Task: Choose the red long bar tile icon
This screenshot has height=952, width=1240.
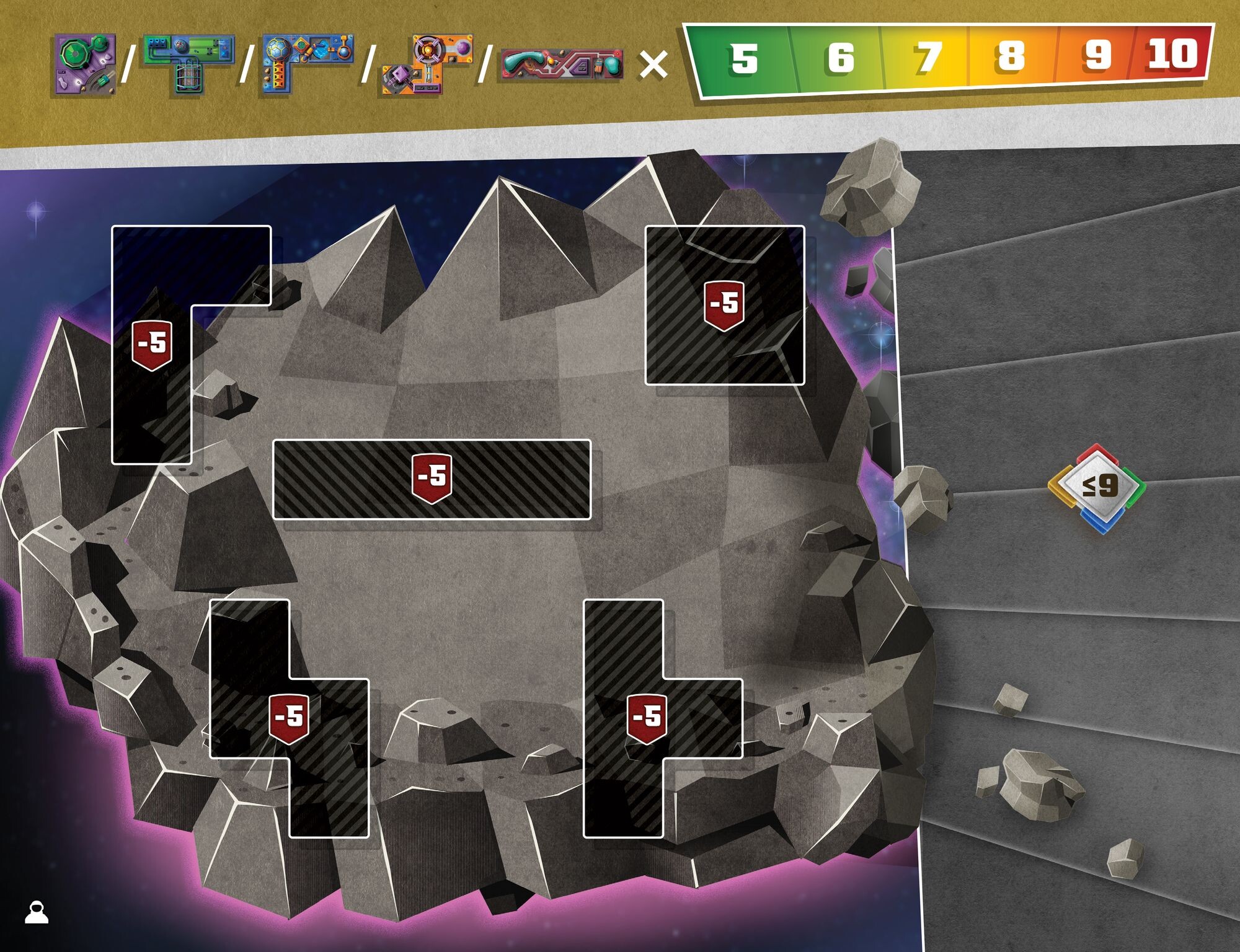Action: point(562,65)
